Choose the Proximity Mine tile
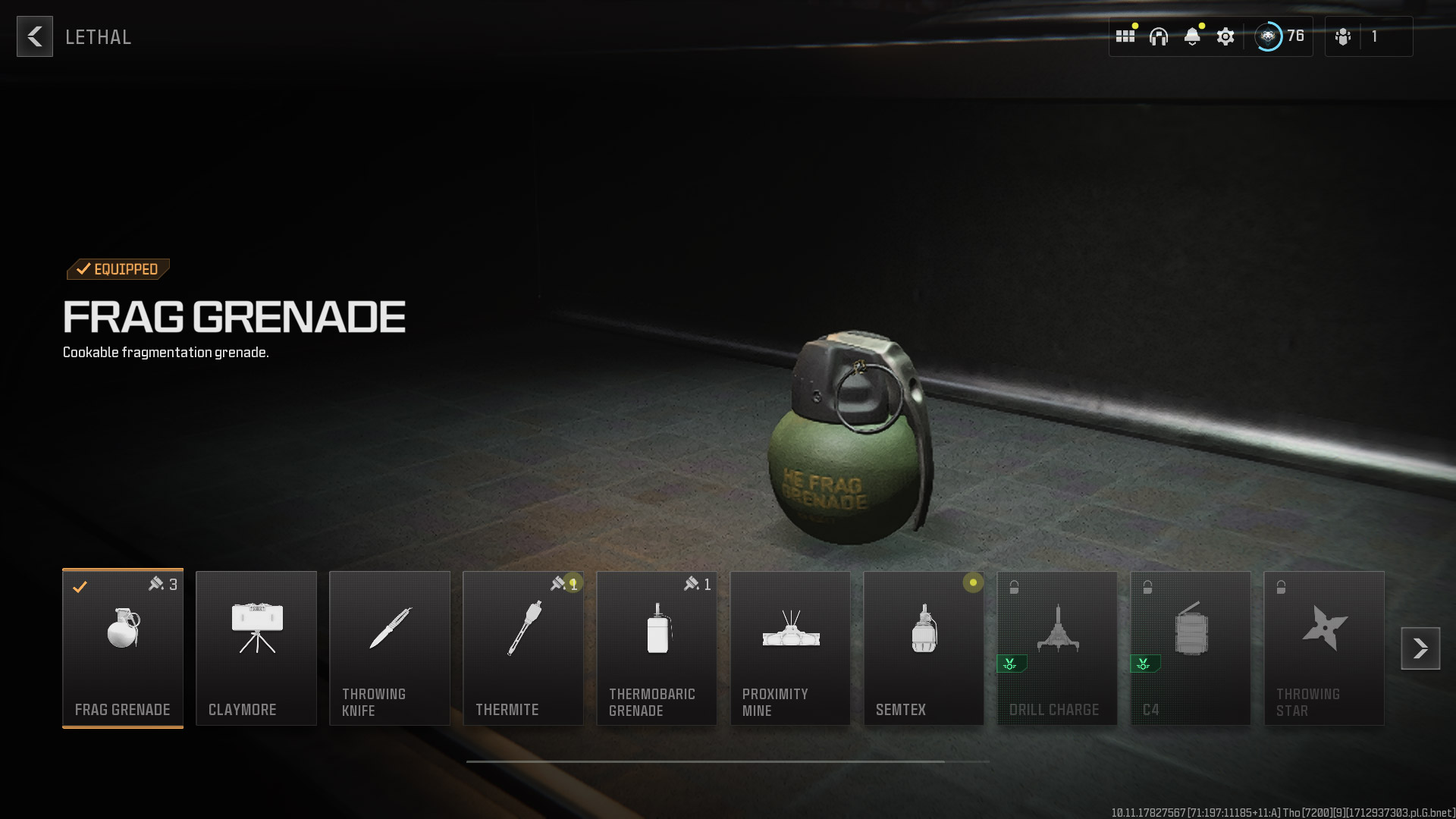The width and height of the screenshot is (1456, 819). click(x=790, y=648)
